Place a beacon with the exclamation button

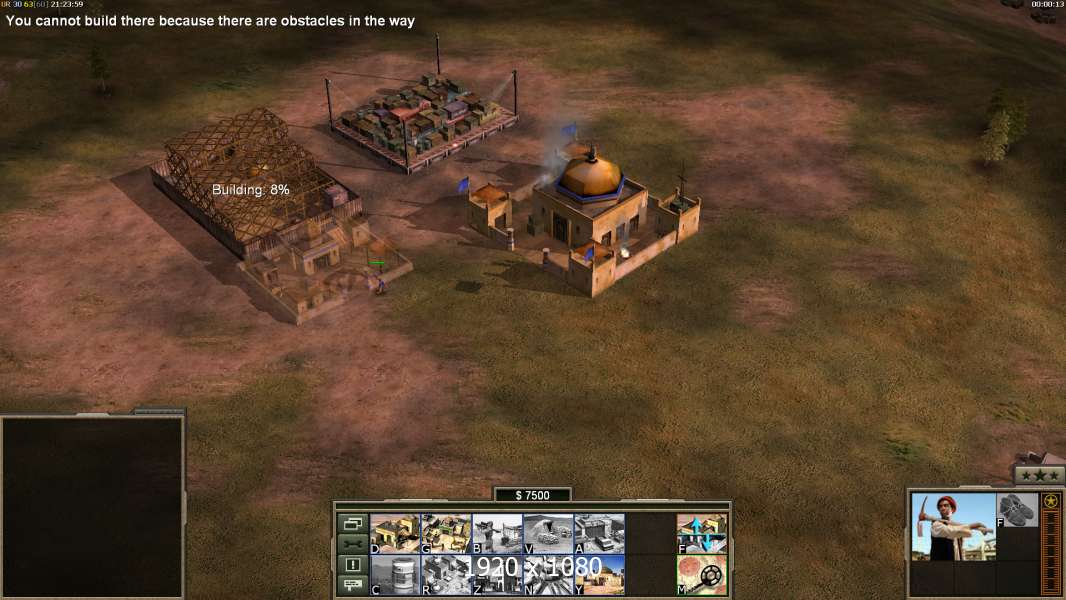pos(352,565)
